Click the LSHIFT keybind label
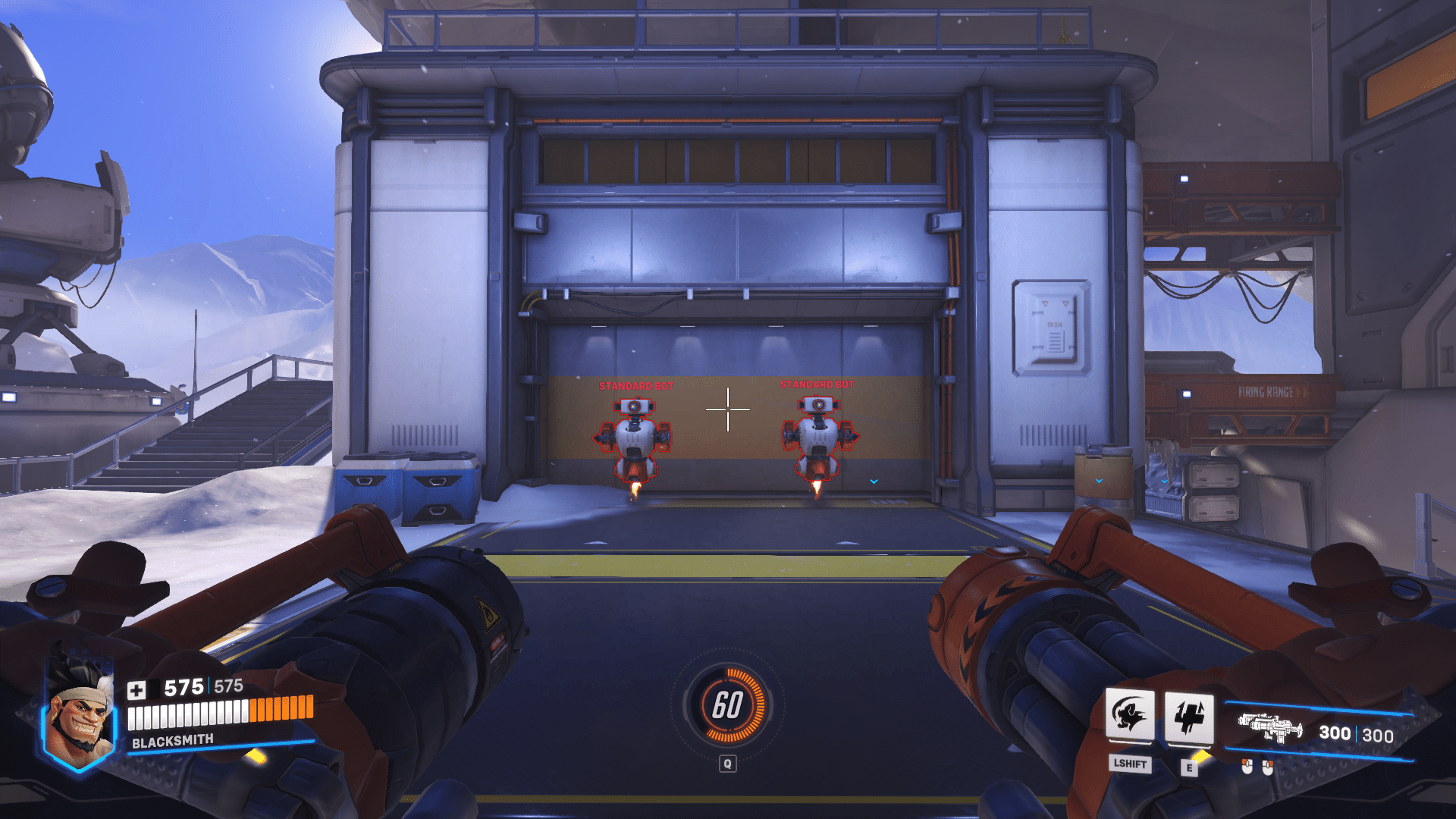 pyautogui.click(x=1129, y=764)
